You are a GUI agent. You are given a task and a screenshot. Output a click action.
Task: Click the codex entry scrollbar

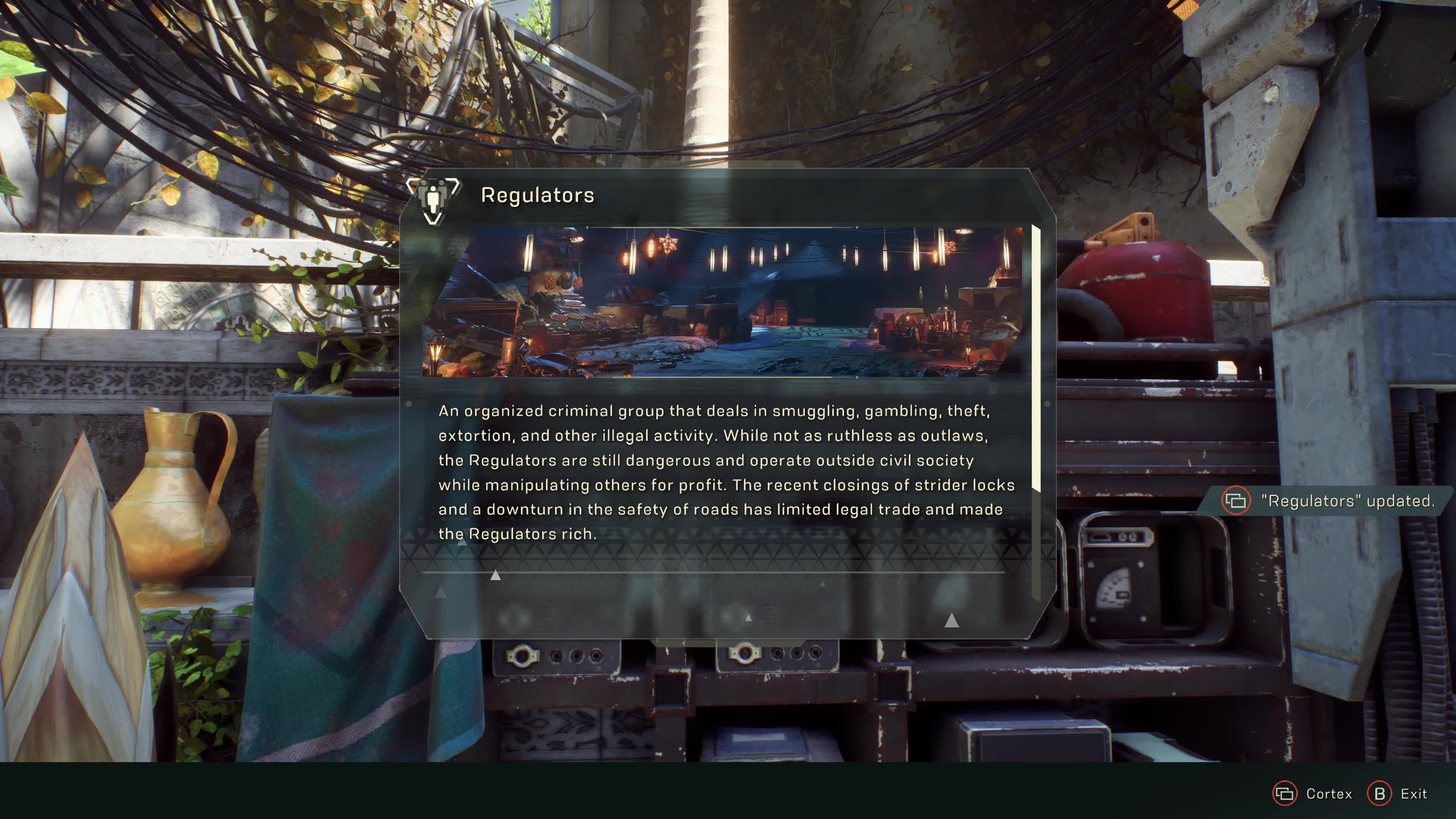1036,359
